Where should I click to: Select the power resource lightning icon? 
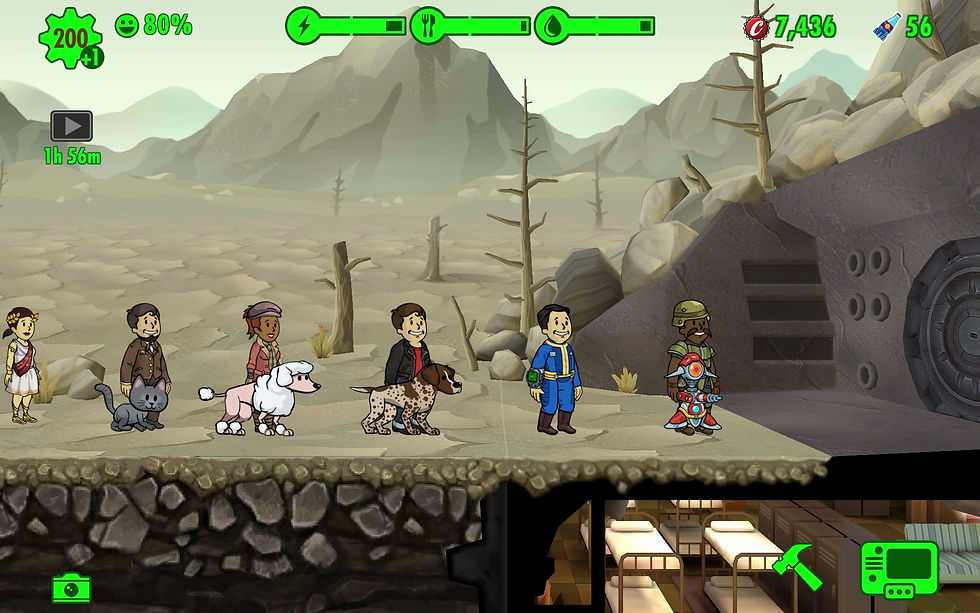point(304,26)
